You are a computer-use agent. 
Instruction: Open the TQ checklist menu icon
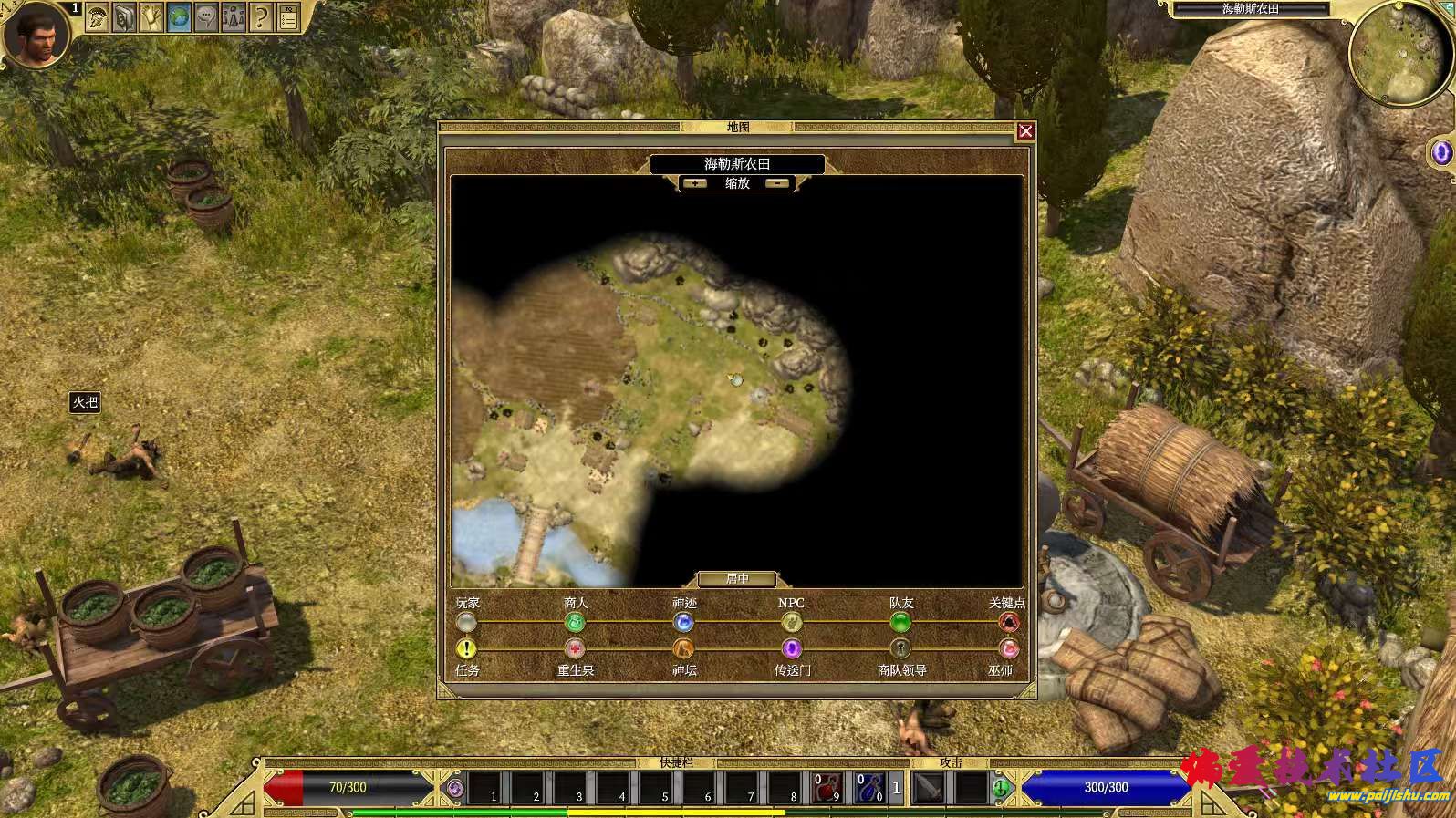point(288,16)
